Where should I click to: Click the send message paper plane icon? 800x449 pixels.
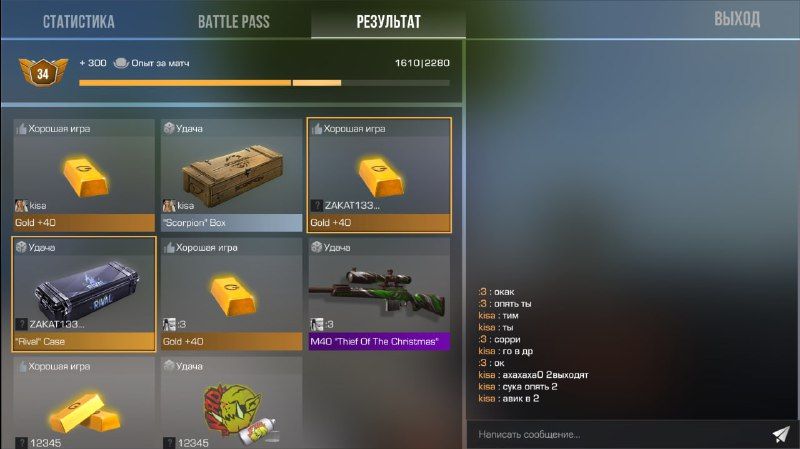tap(781, 434)
